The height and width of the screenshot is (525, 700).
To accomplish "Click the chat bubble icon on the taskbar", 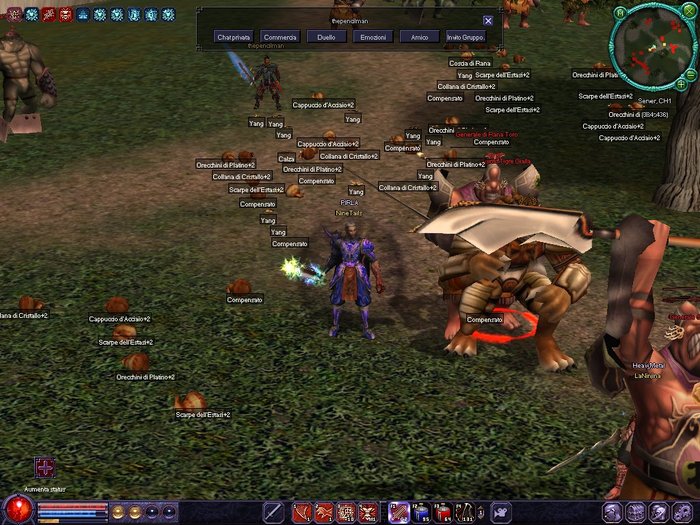I will (501, 513).
